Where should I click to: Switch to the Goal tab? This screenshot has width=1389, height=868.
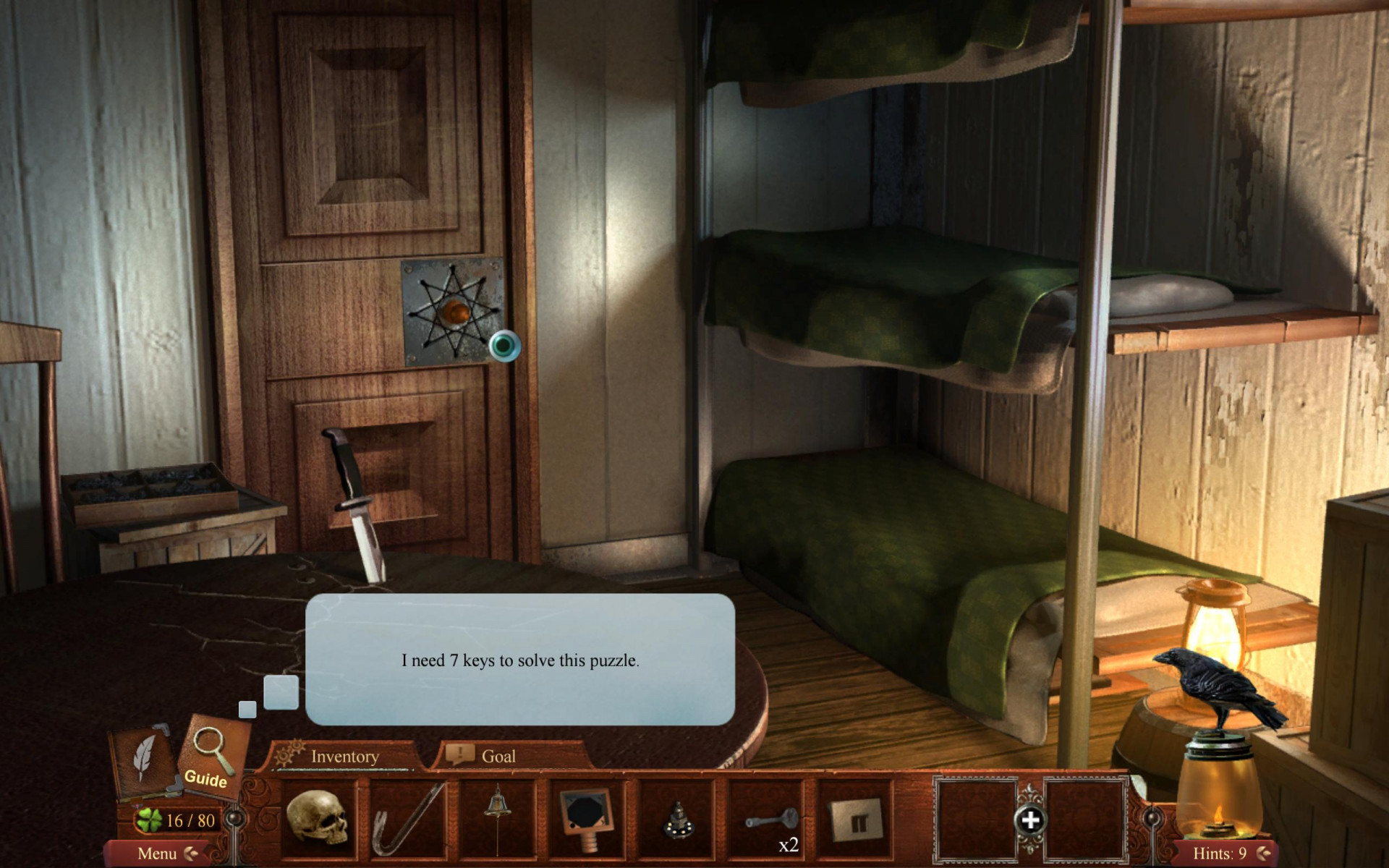click(498, 757)
